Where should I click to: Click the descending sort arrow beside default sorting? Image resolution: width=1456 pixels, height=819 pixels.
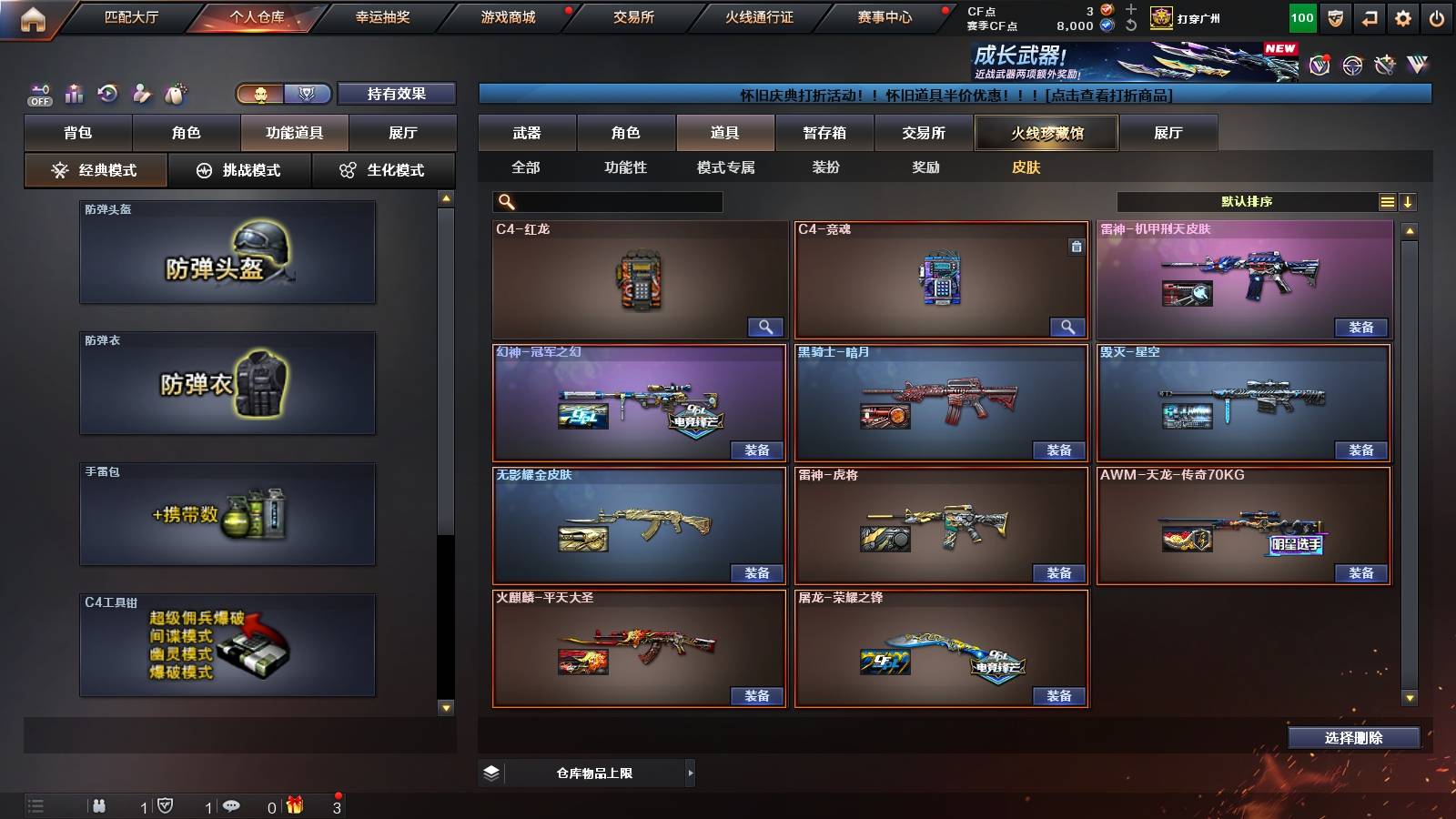point(1409,201)
